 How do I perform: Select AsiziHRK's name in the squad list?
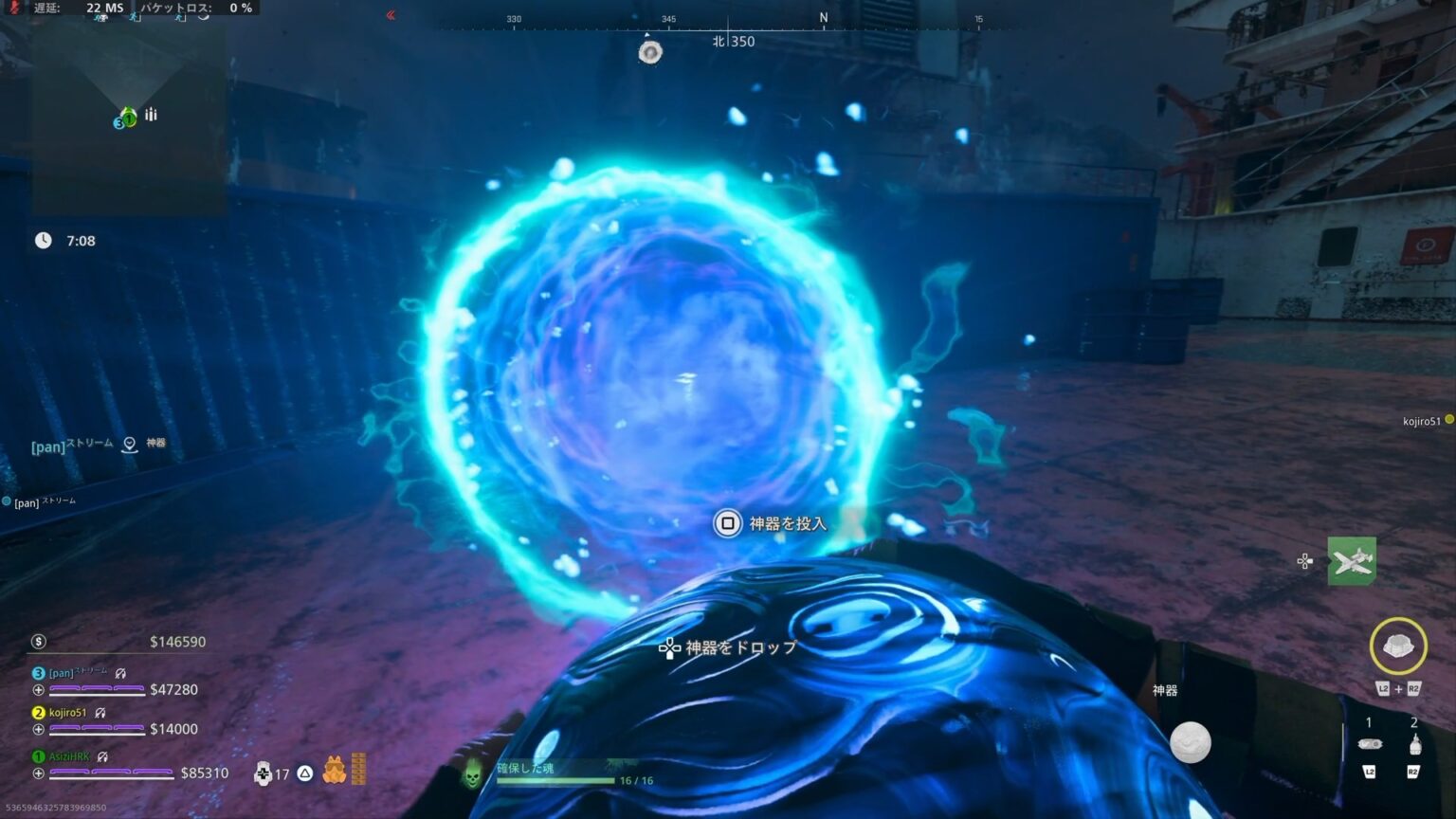tap(69, 756)
